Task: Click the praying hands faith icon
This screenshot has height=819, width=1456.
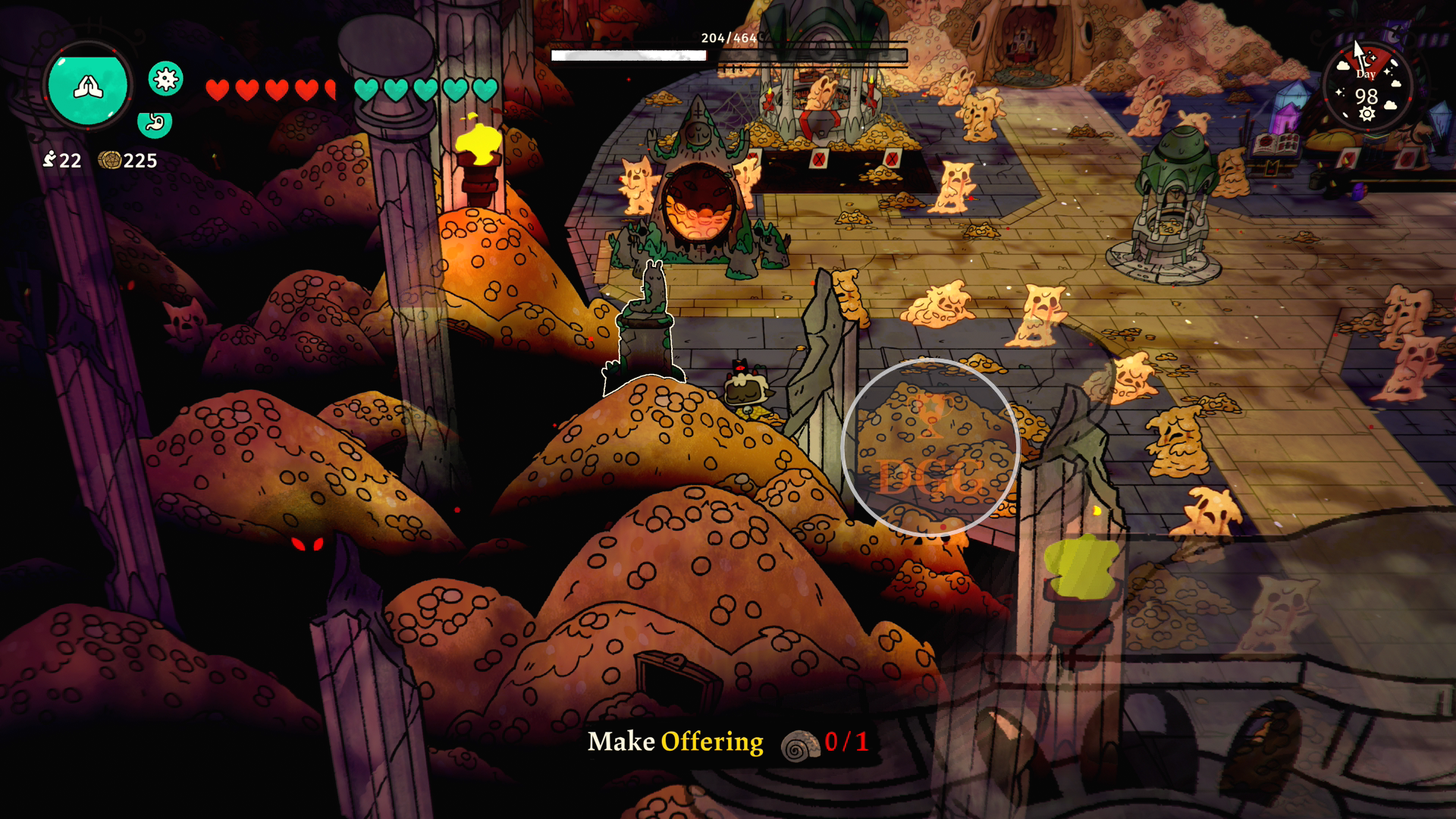Action: (x=88, y=86)
